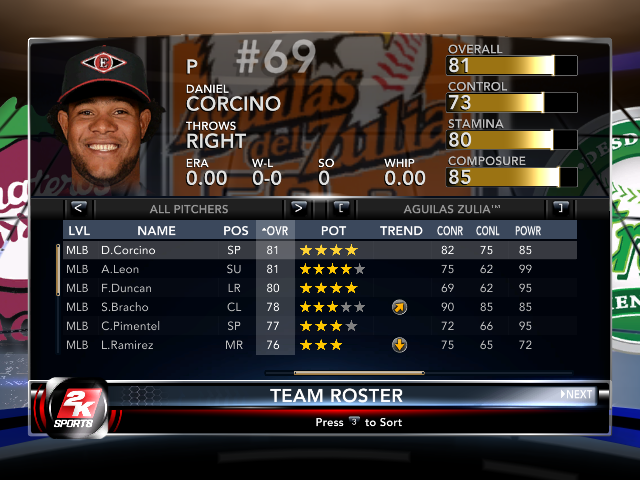Sort pitchers by the POT column

click(333, 231)
